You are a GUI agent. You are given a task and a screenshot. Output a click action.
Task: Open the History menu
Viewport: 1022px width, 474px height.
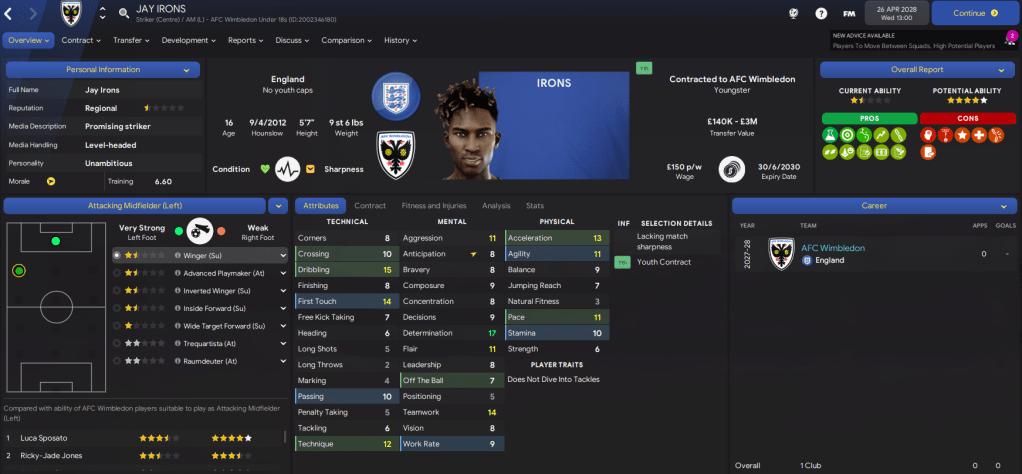click(400, 41)
